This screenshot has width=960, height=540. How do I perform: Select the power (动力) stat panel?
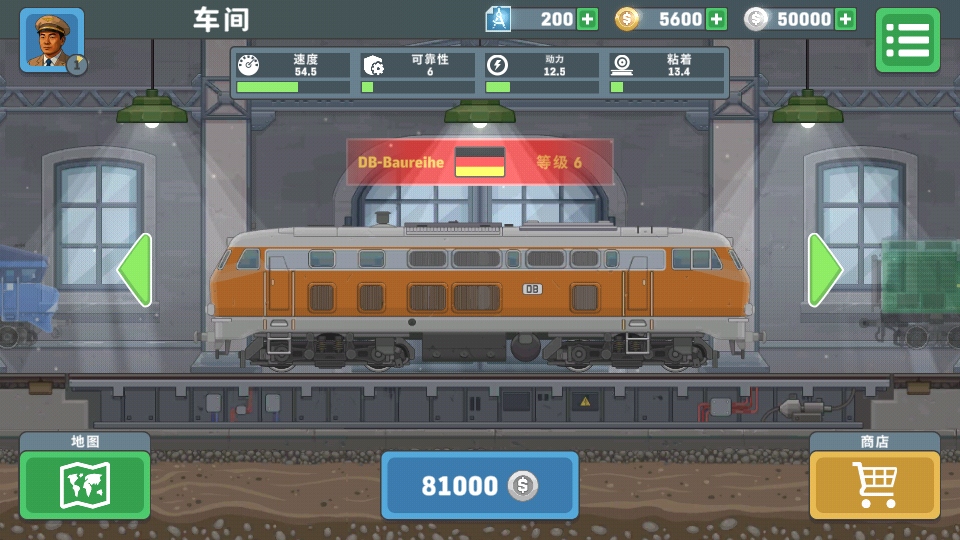(x=541, y=73)
